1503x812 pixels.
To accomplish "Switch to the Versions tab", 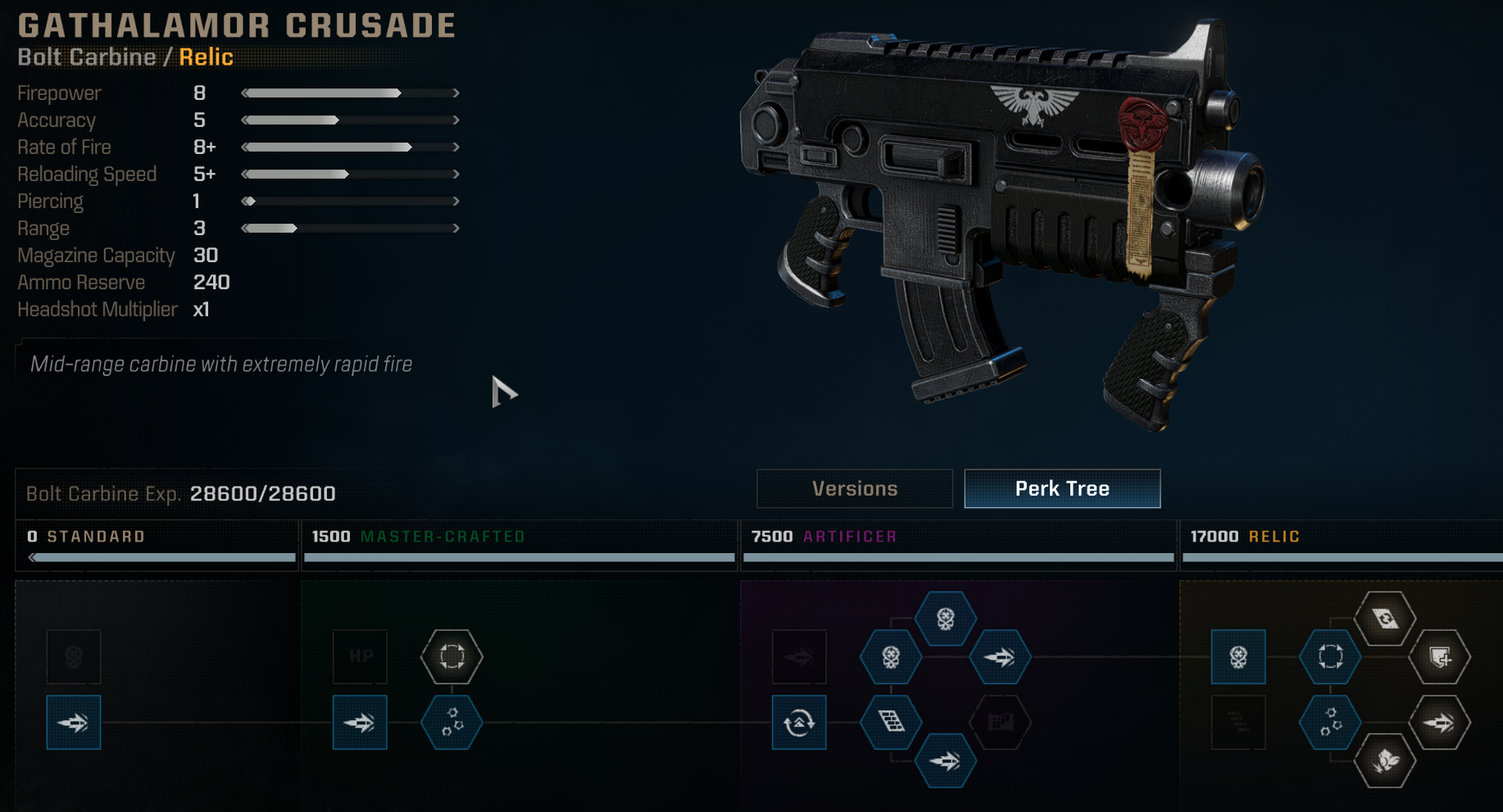I will 855,488.
